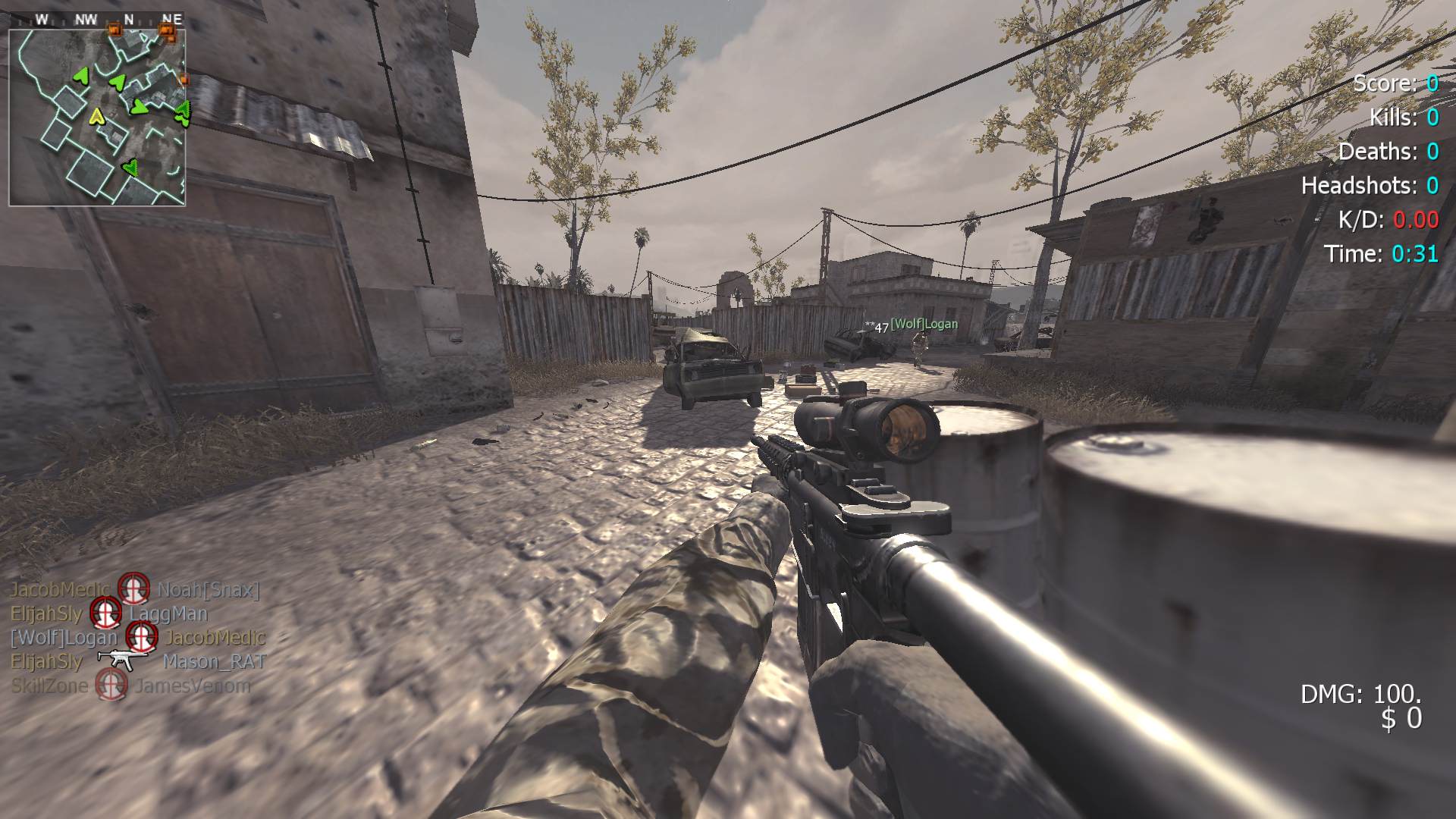
Task: Click the [Wolf]Logan teammate name tag
Action: (x=923, y=325)
